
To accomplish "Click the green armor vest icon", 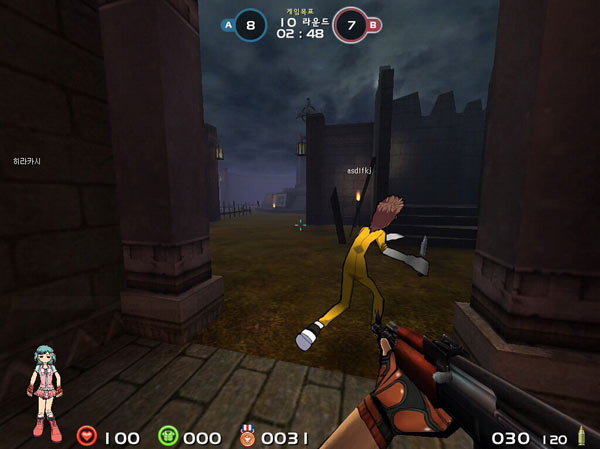I will tap(167, 436).
